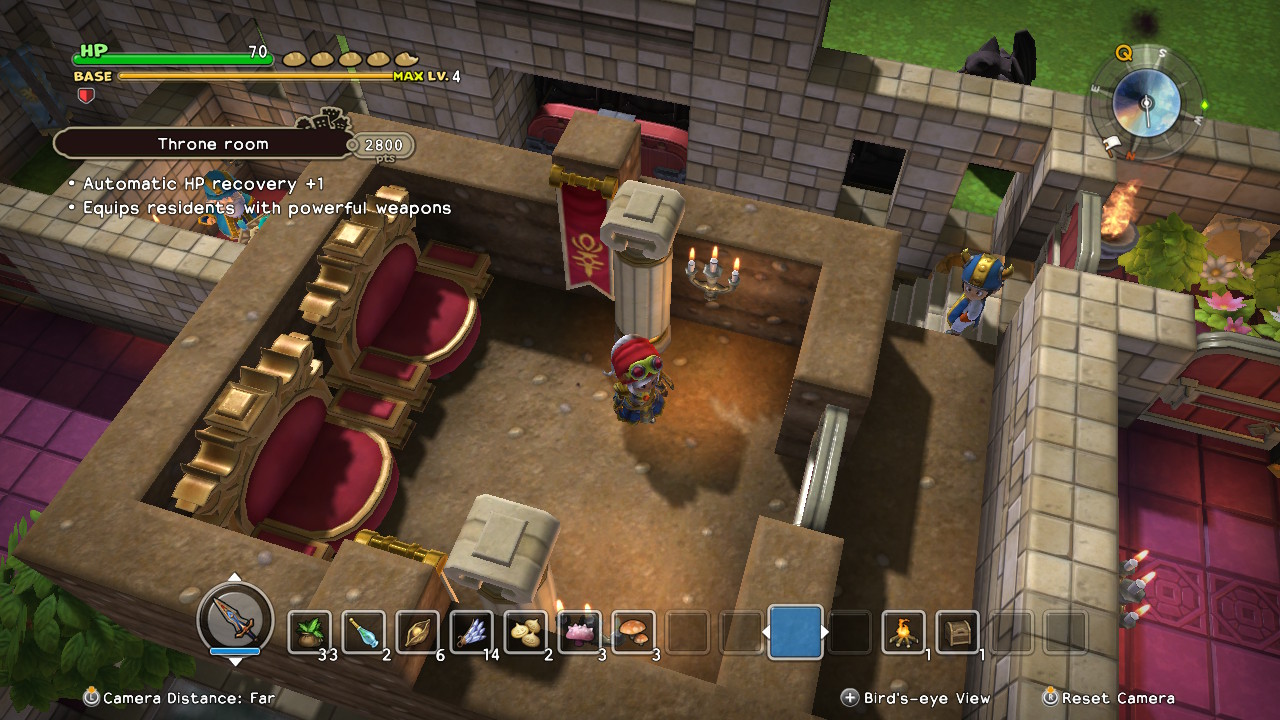The image size is (1280, 720).
Task: Pick the blue crystal shards slot
Action: [471, 632]
